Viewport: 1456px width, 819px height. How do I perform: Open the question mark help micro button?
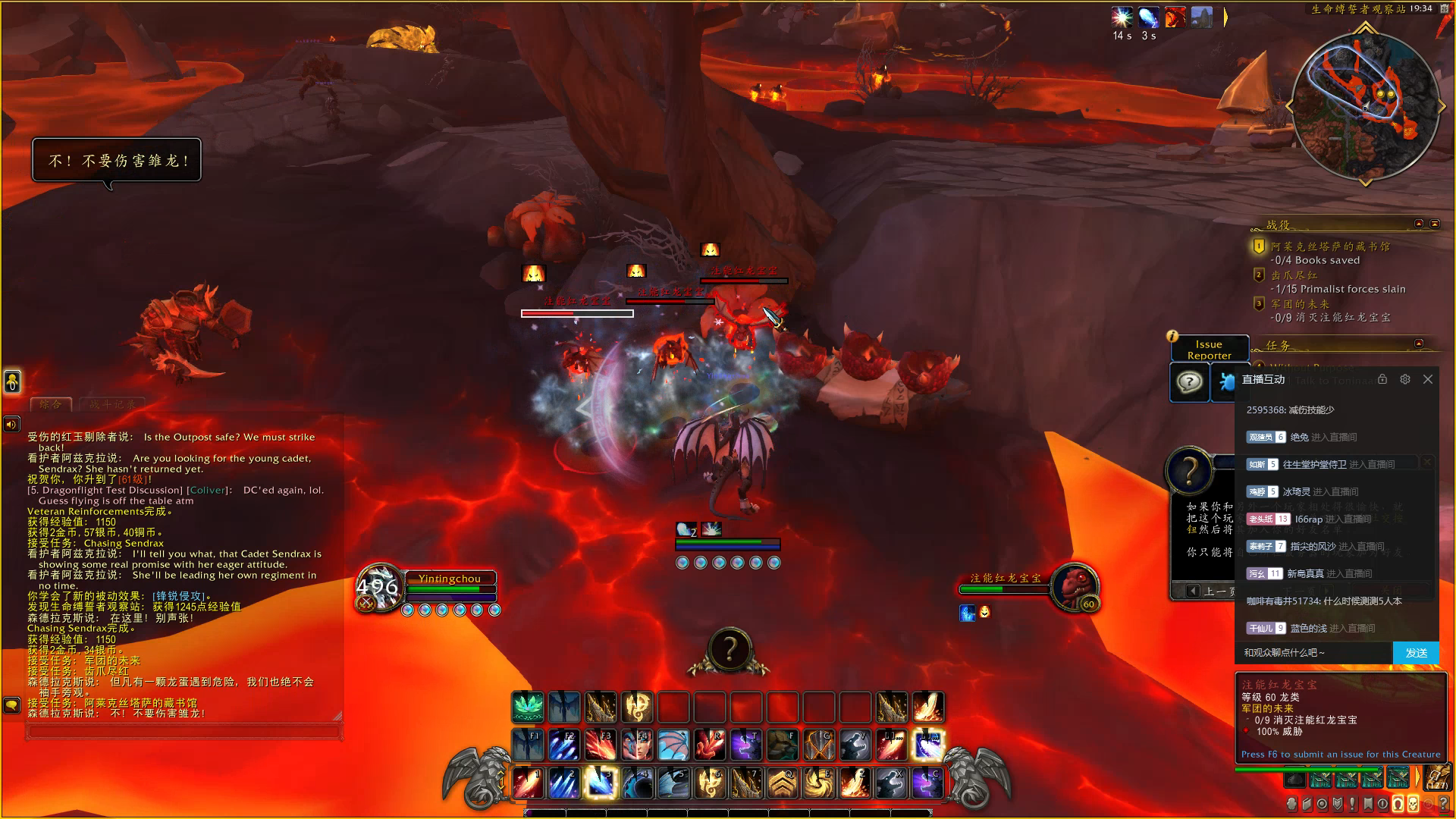click(1442, 804)
